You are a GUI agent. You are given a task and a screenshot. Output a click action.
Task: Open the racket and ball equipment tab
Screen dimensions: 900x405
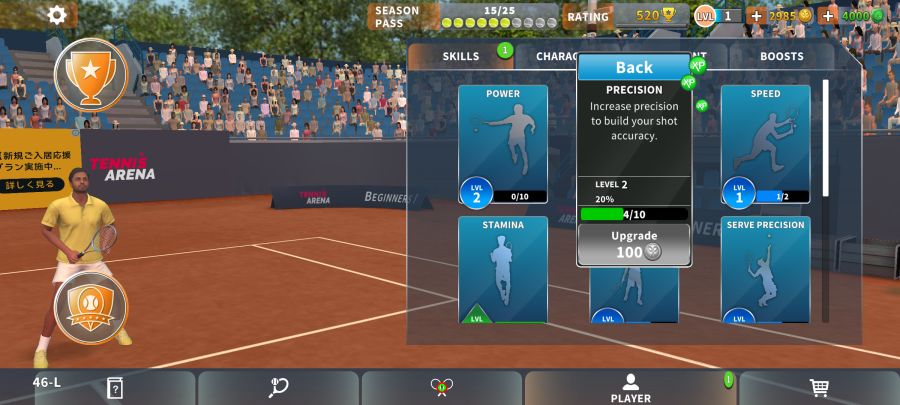click(x=278, y=388)
